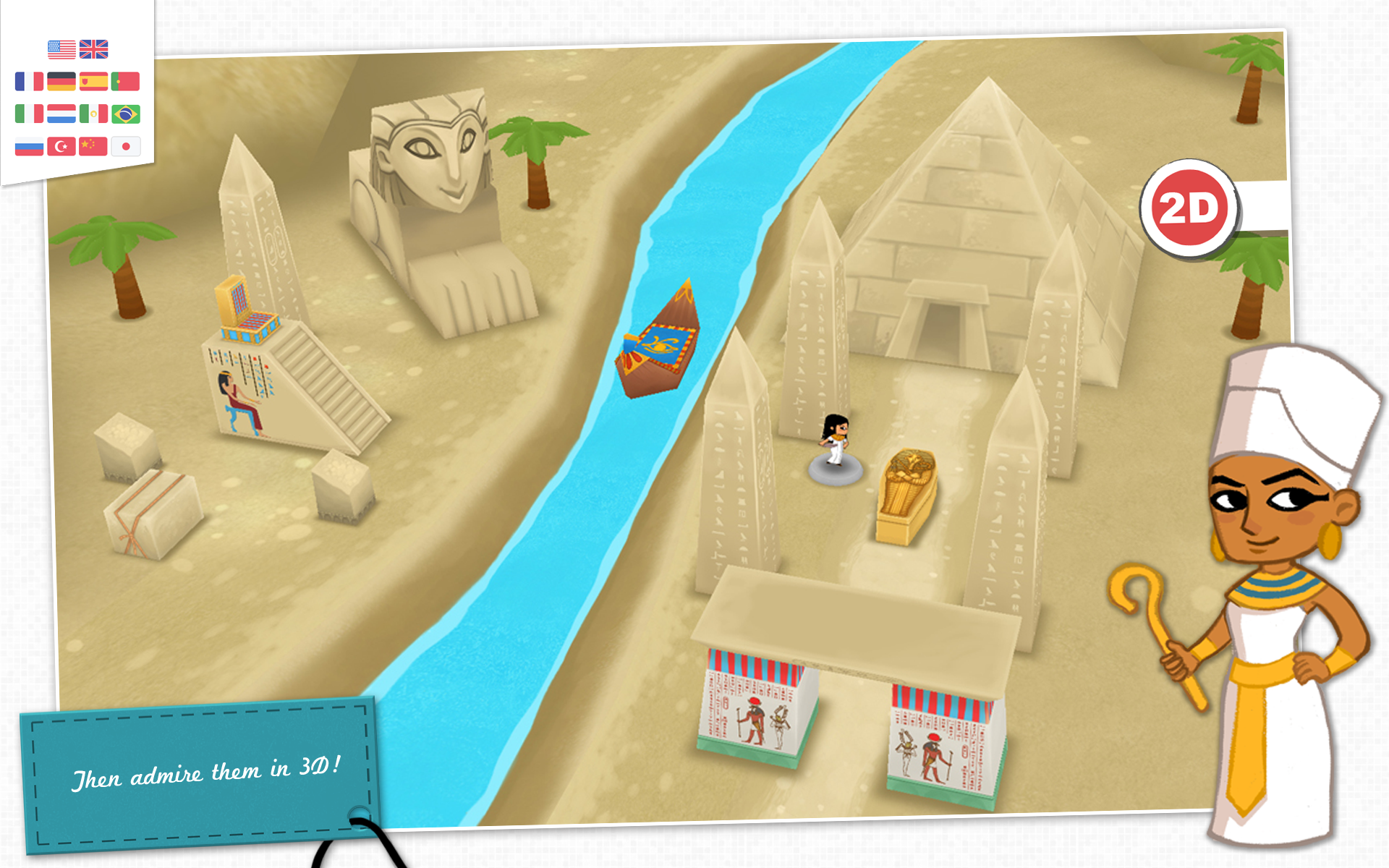The width and height of the screenshot is (1389, 868).
Task: Switch the language to French
Action: pos(29,81)
